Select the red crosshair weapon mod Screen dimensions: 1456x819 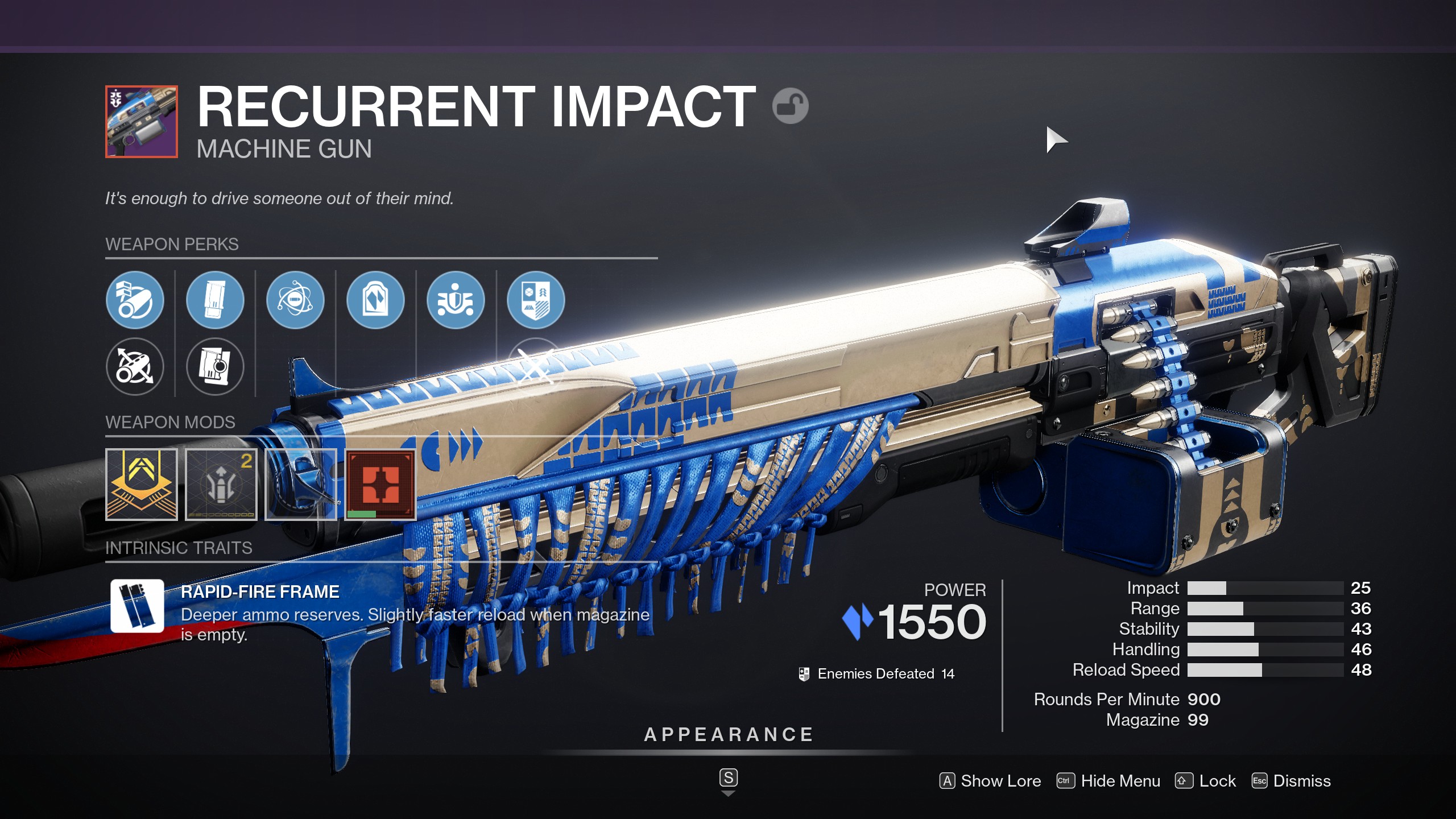click(380, 484)
